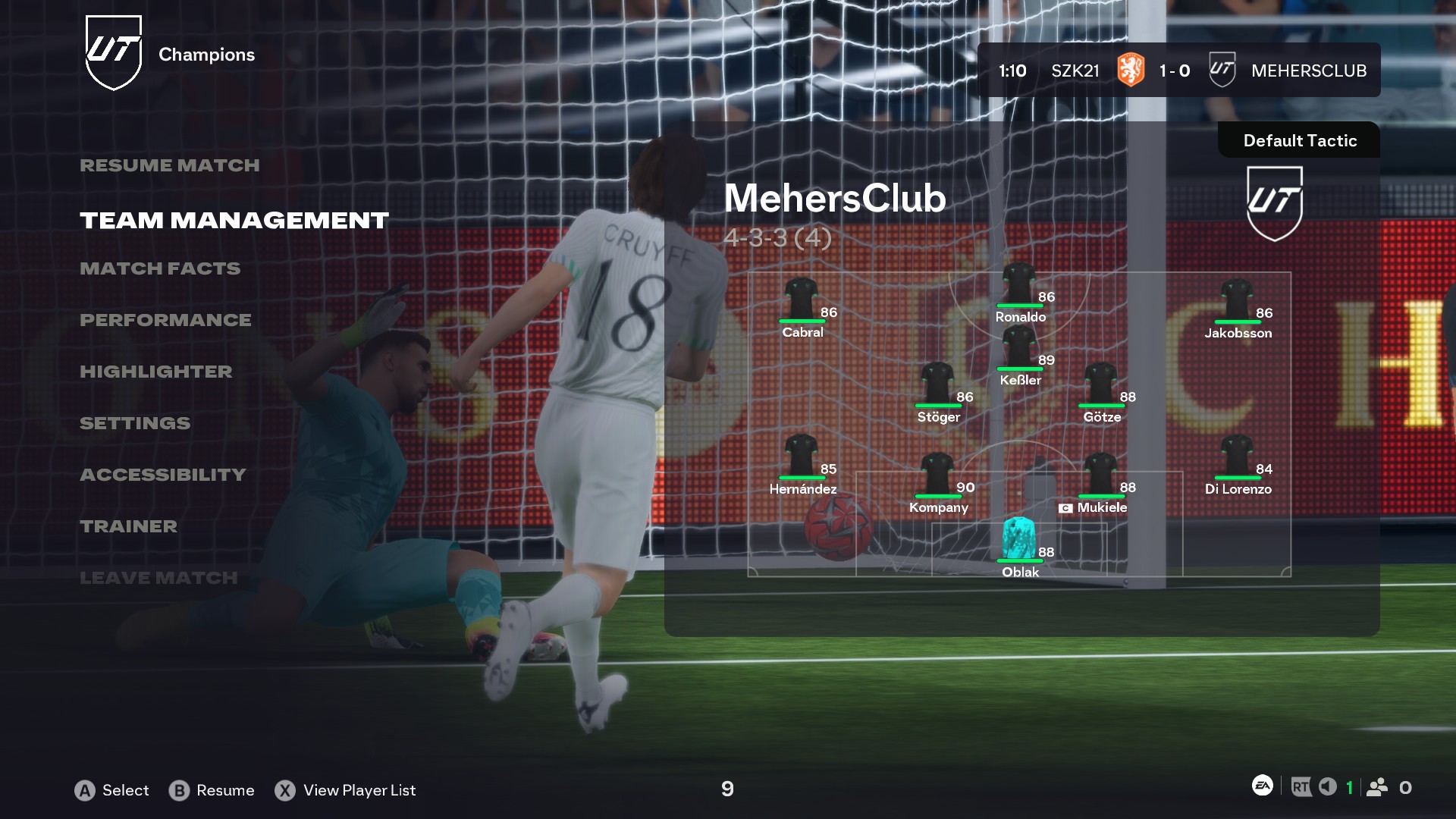Pick Cabral on the left wing

801,300
